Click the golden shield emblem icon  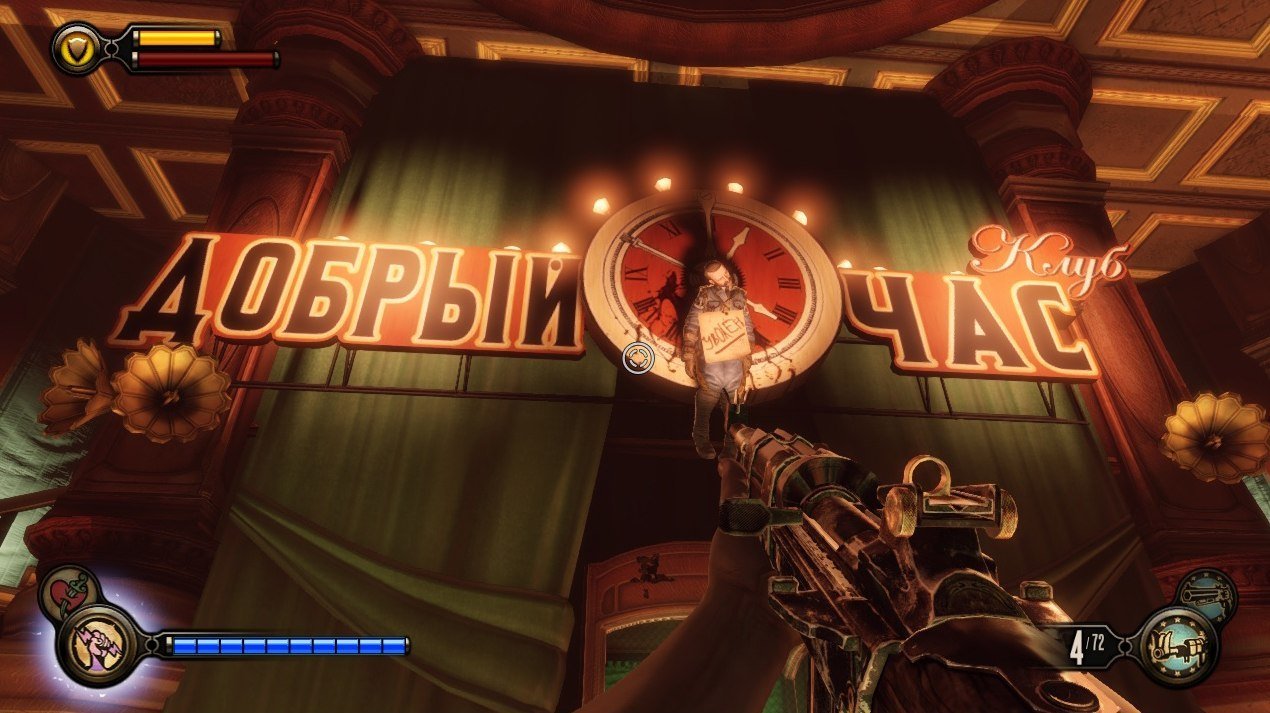75,47
